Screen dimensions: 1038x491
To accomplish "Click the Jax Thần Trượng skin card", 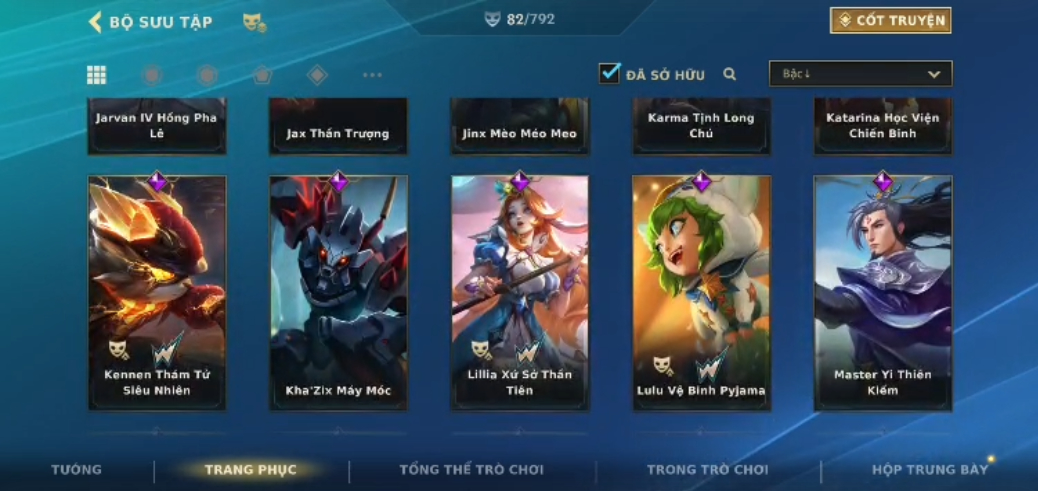I will [x=338, y=127].
